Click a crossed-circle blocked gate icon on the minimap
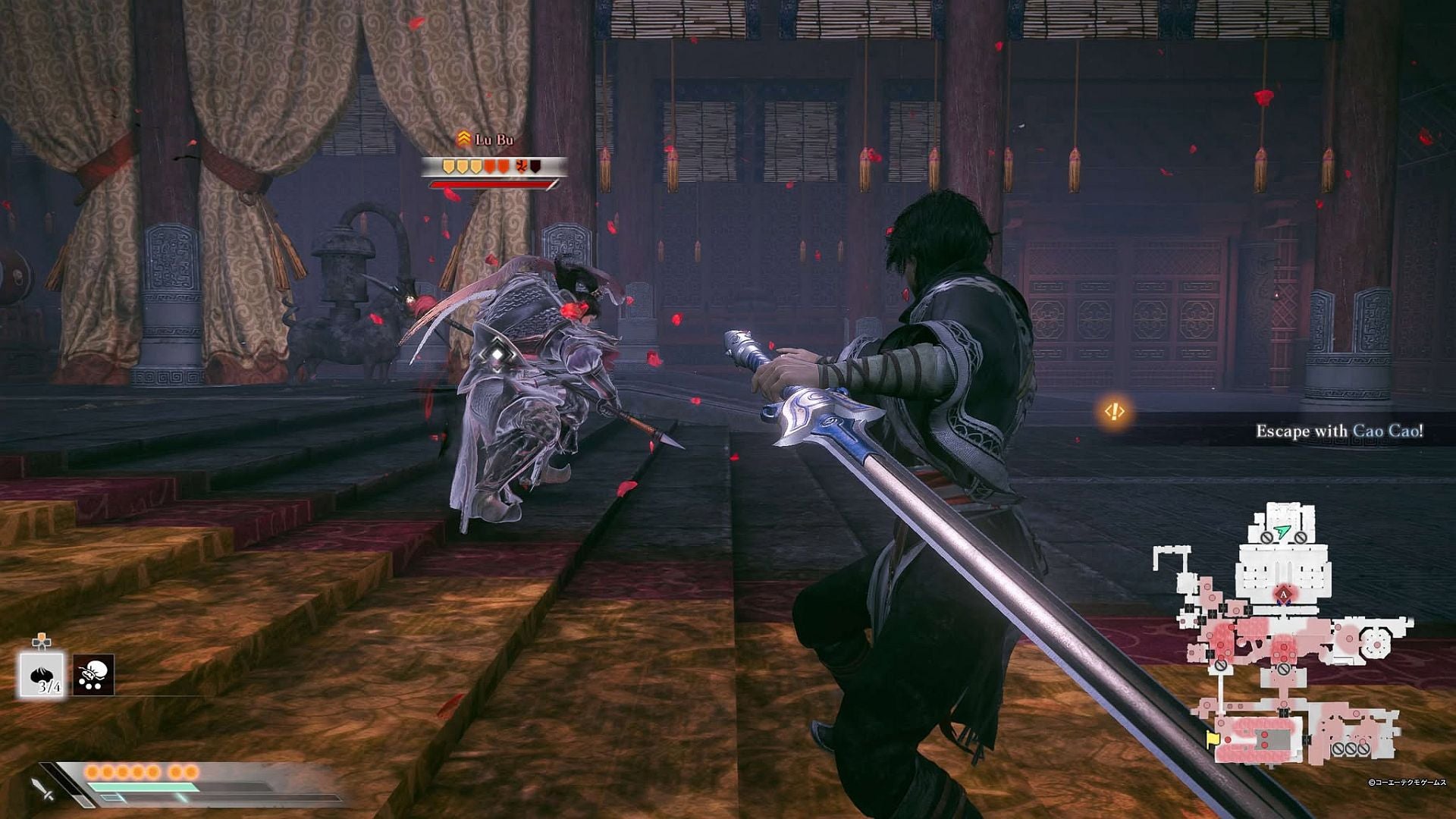Screen dimensions: 1456x819 click(1266, 539)
